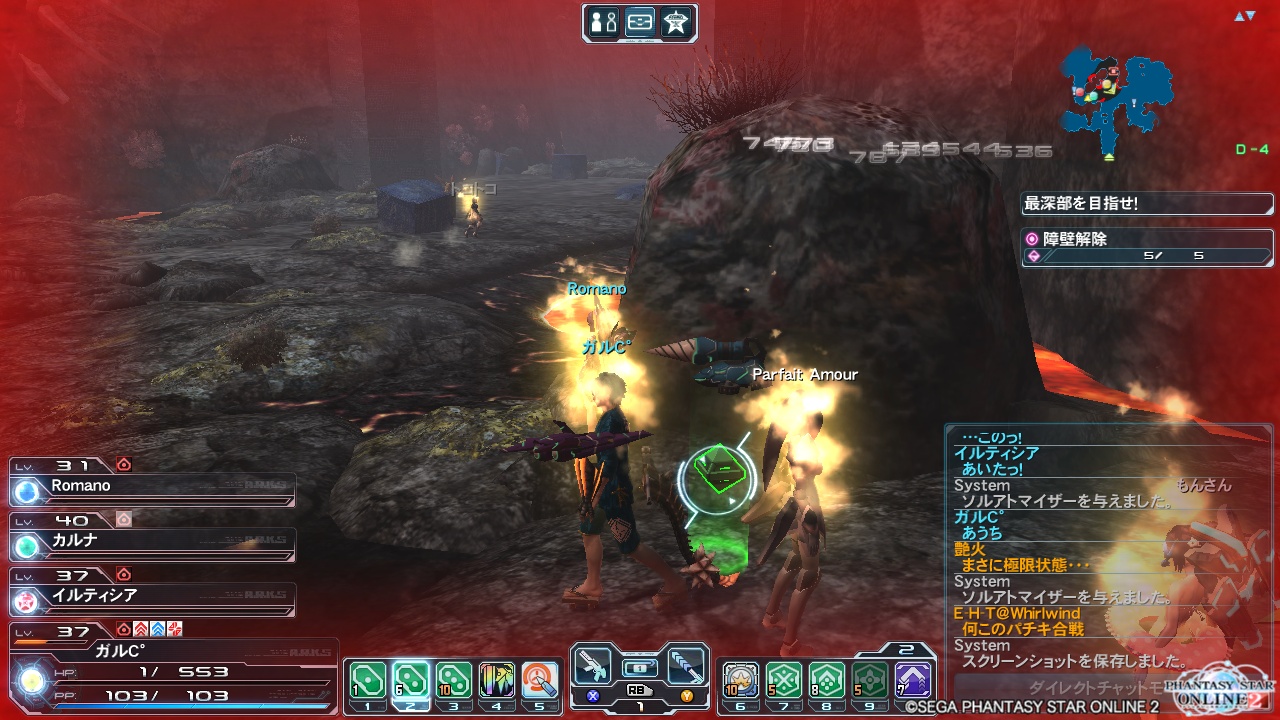Use the gold starburst item in slot 6
The width and height of the screenshot is (1280, 720).
coord(741,680)
